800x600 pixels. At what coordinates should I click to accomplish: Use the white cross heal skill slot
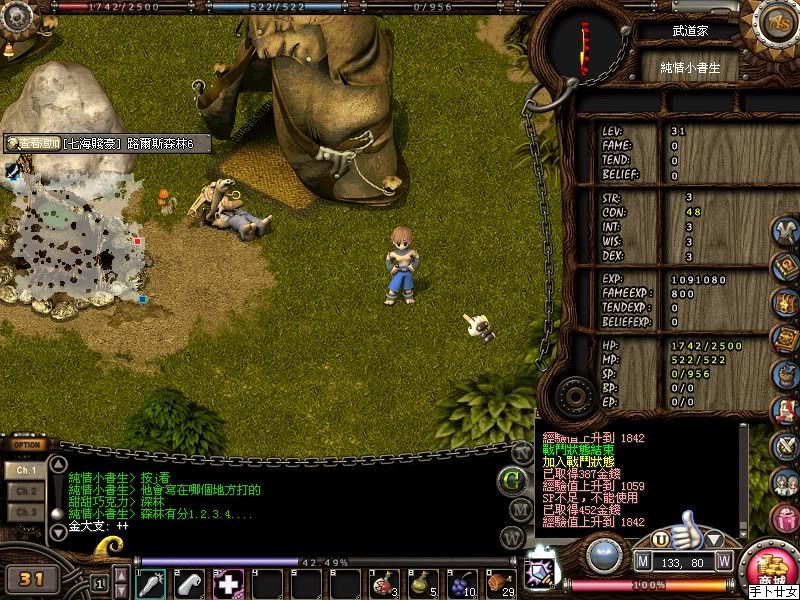point(228,583)
